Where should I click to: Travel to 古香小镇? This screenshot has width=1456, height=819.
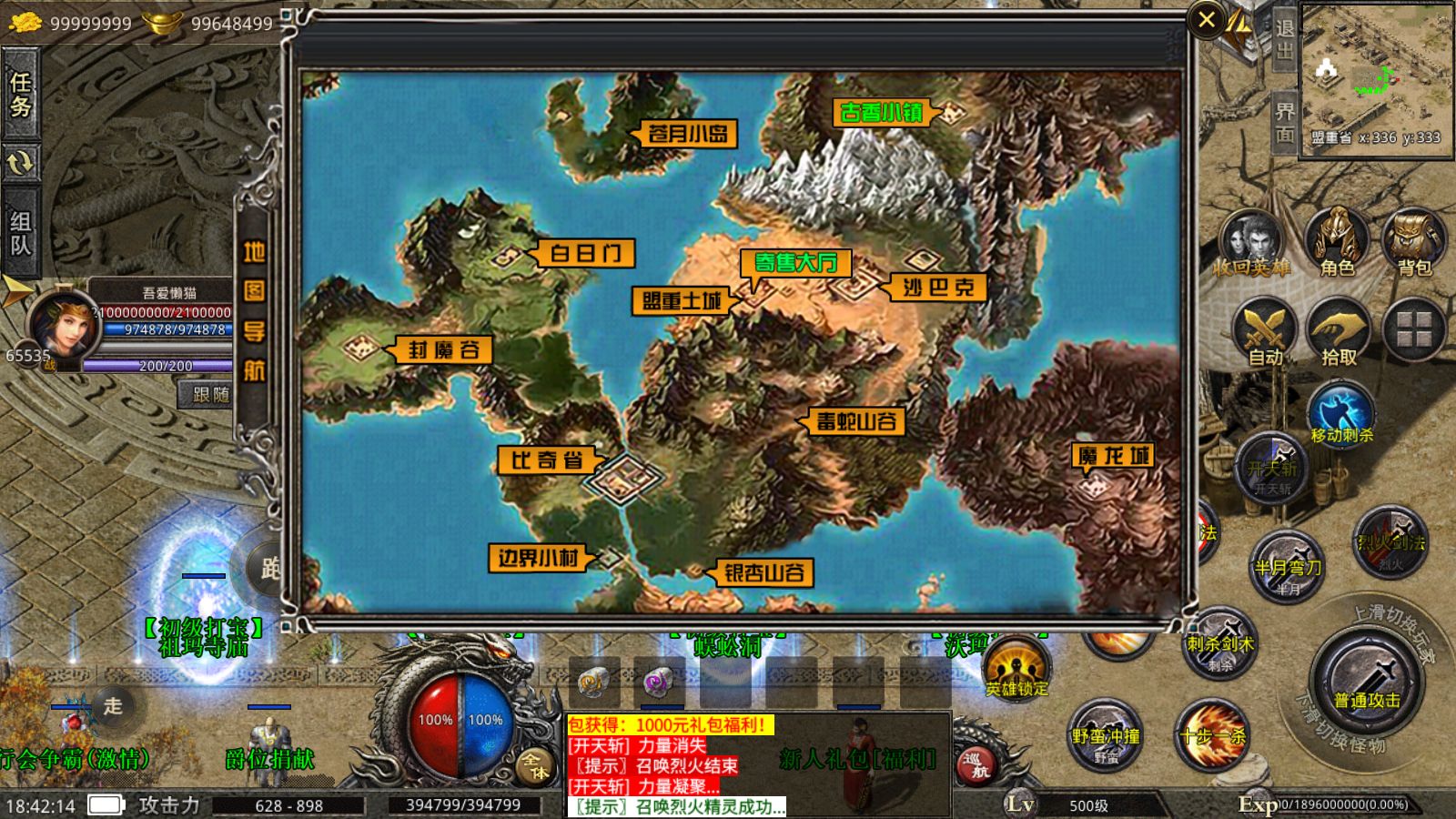[881, 113]
